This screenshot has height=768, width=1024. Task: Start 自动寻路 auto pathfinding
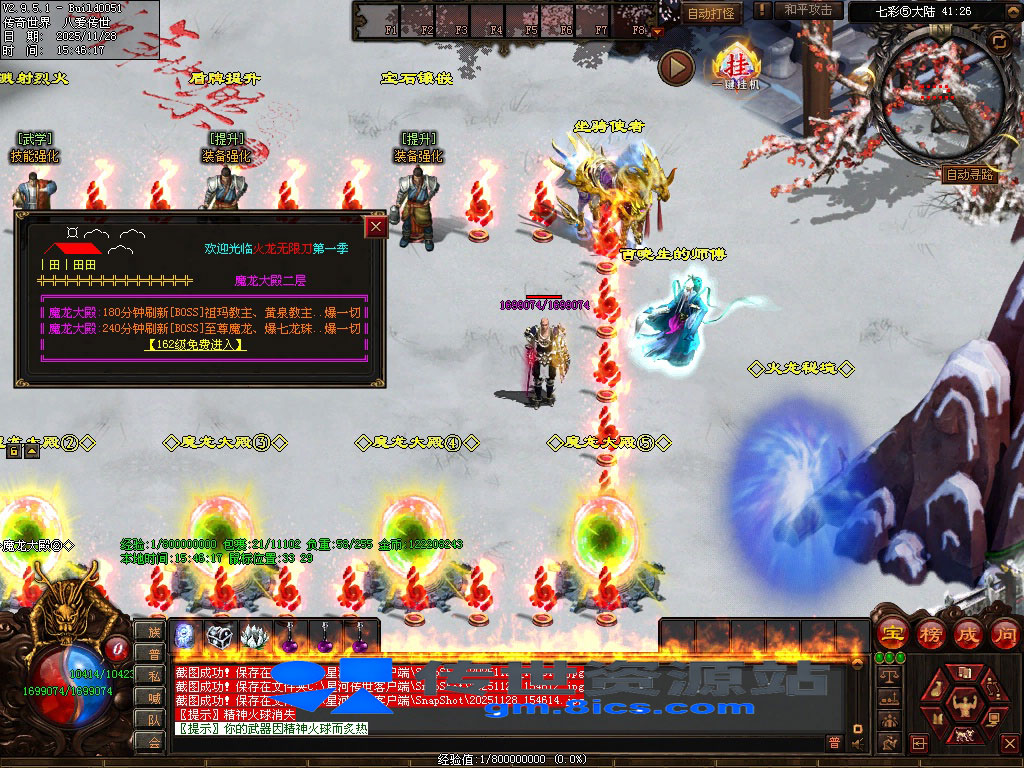pyautogui.click(x=970, y=174)
